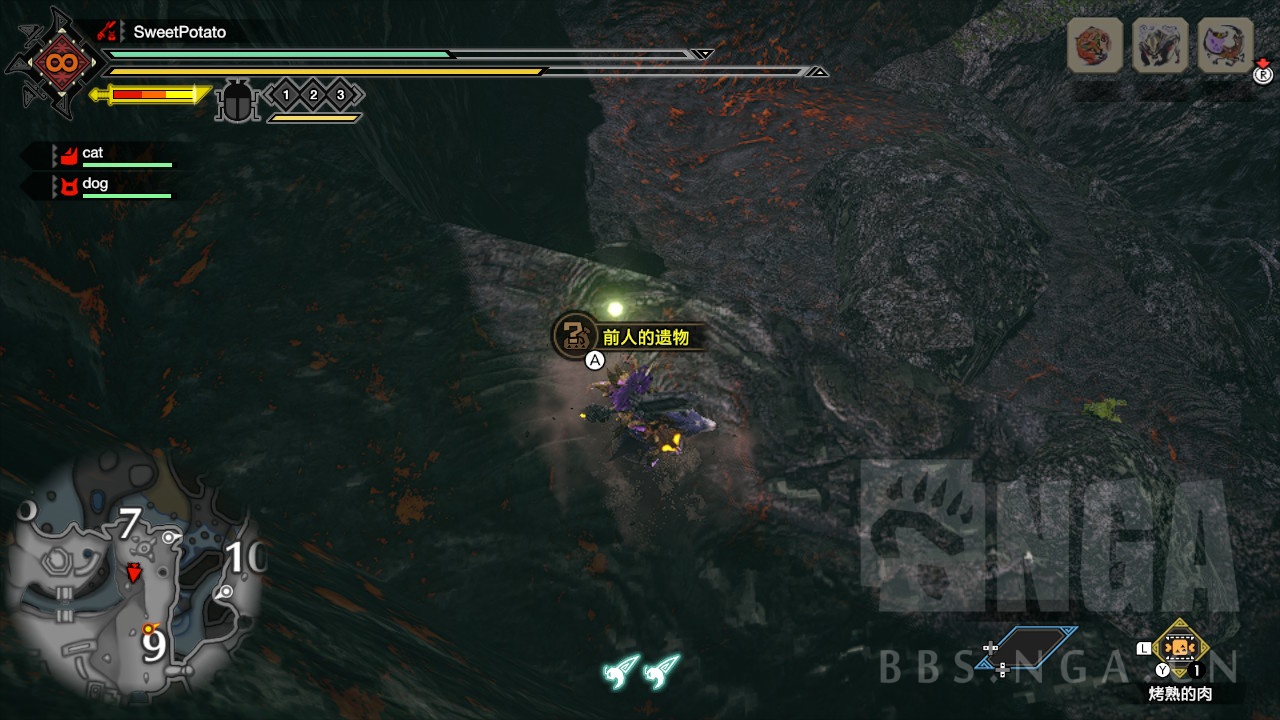Select the red-orange monster icon
This screenshot has height=720, width=1280.
pos(1094,46)
